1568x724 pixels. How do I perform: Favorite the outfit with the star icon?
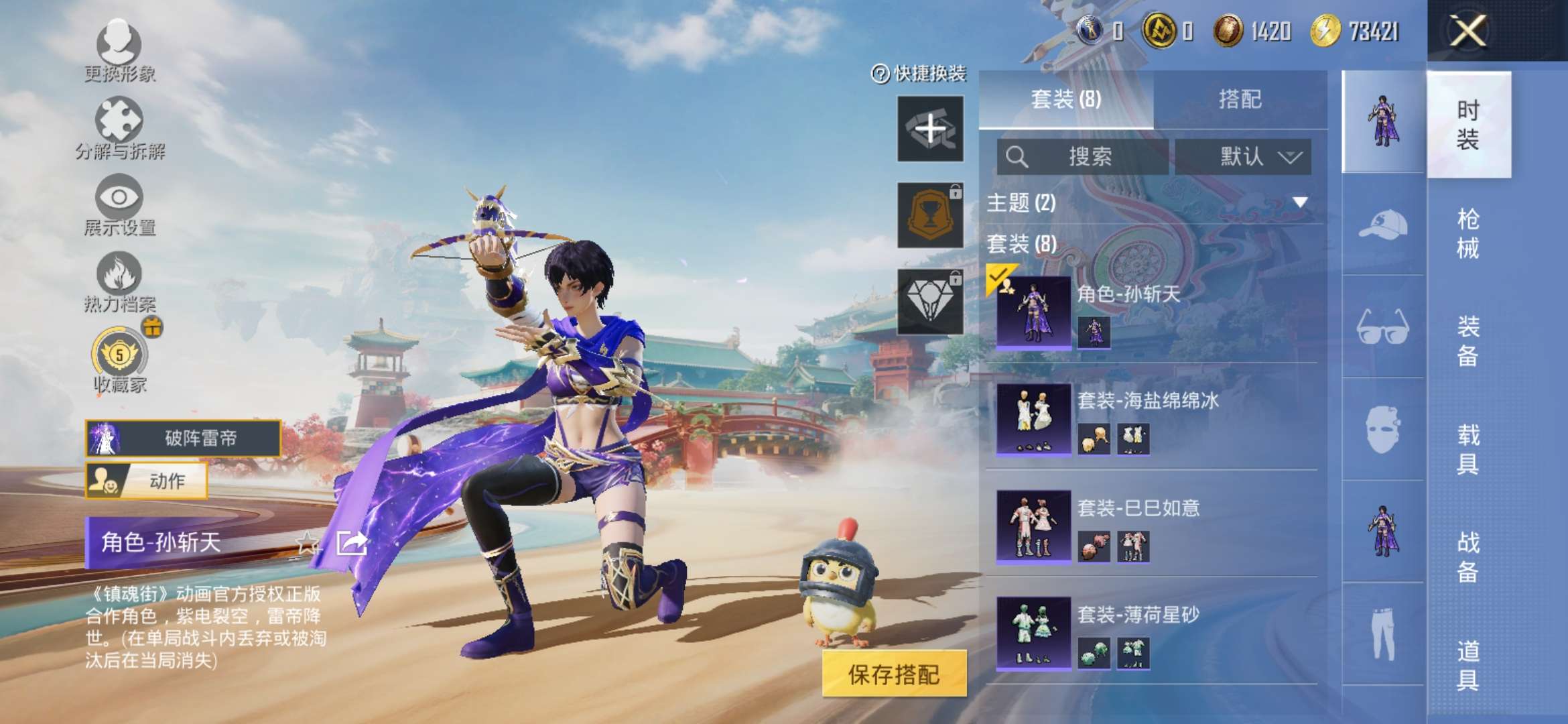point(308,542)
